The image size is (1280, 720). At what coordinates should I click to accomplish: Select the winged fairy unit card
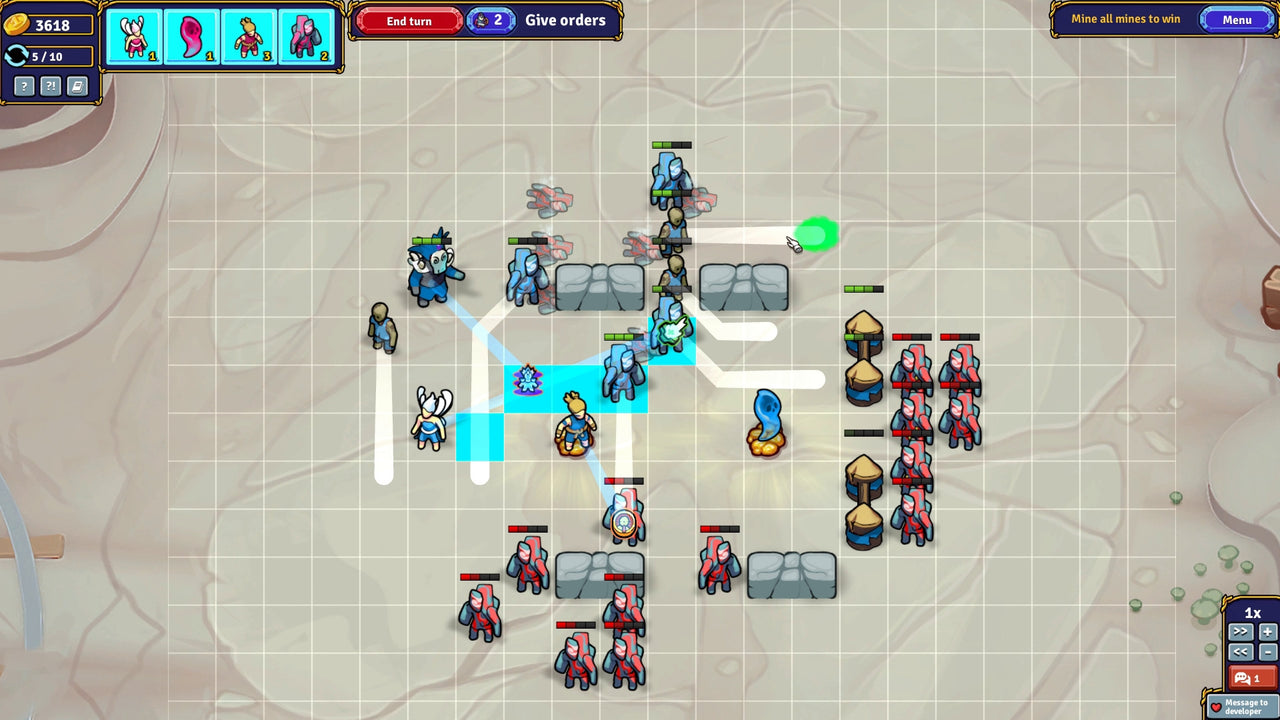point(133,31)
